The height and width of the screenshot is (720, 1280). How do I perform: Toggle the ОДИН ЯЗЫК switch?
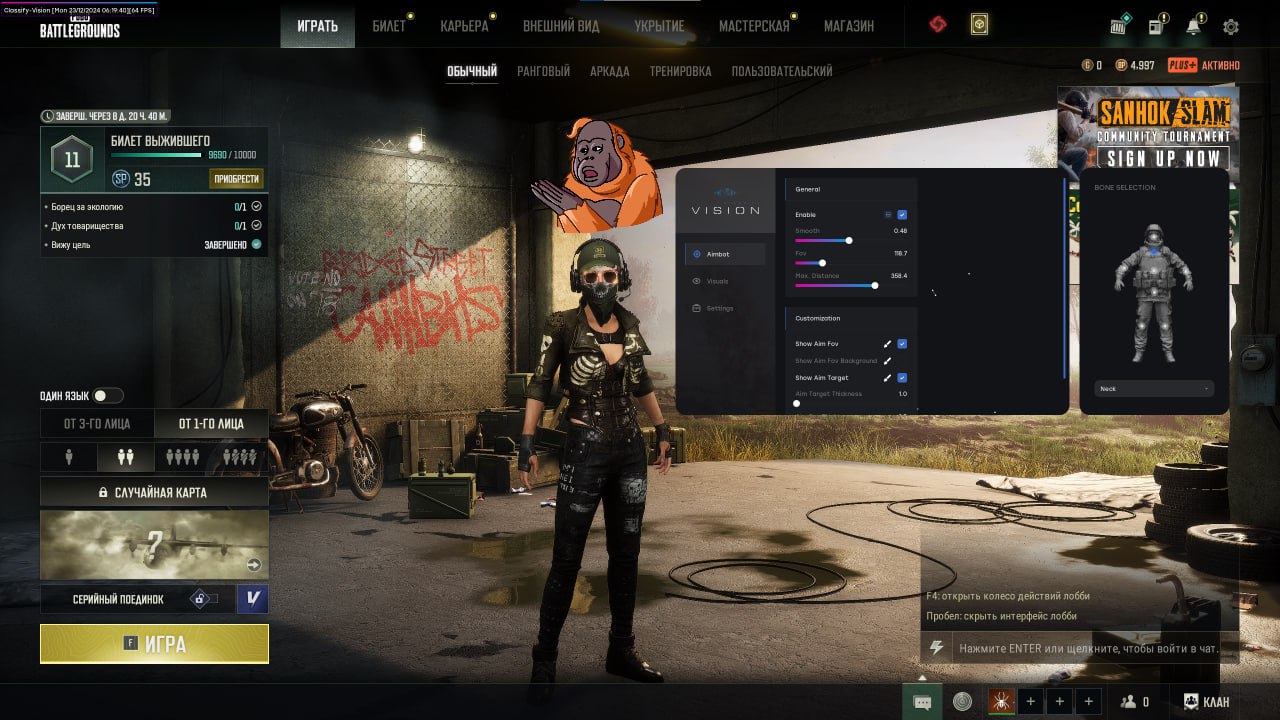[107, 396]
